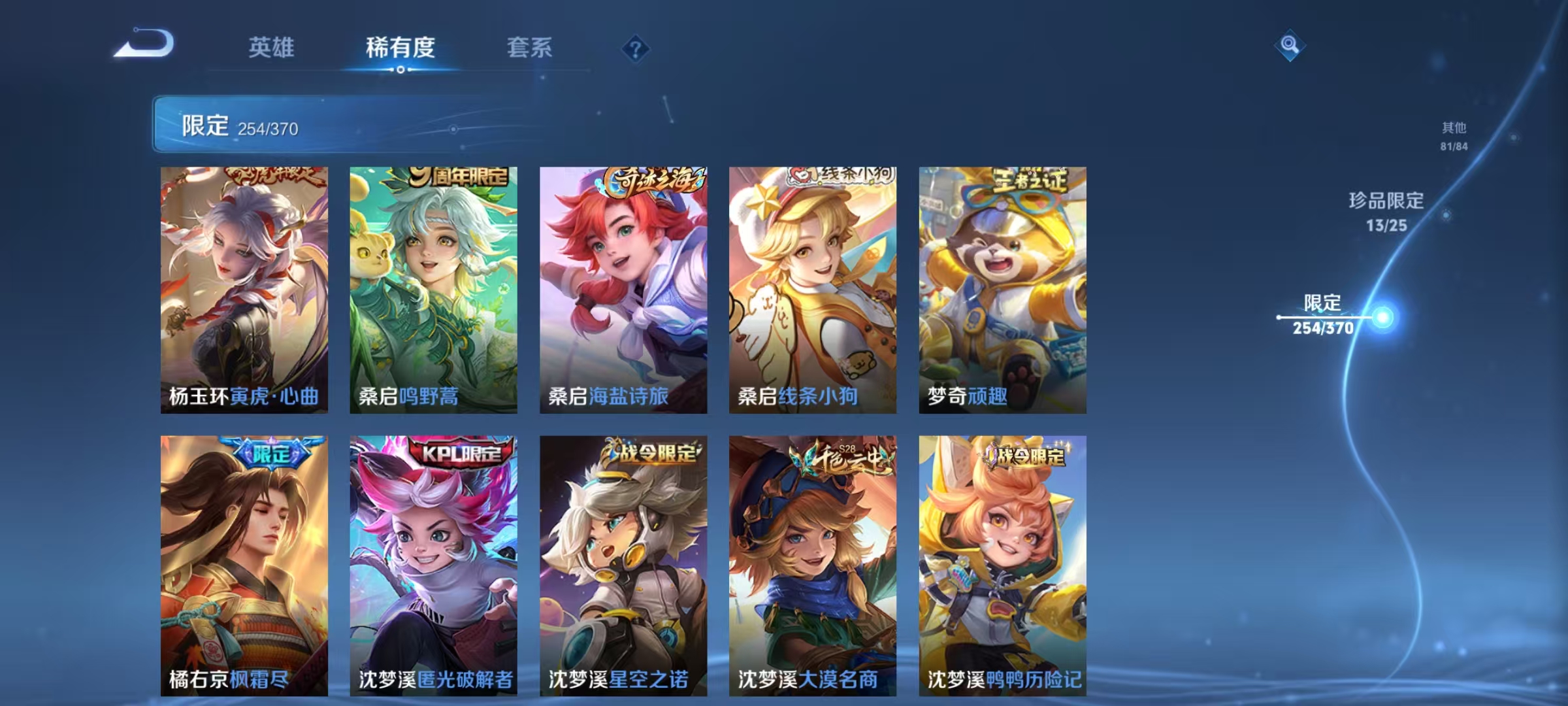The image size is (1568, 706).
Task: Open help via the question mark icon
Action: 637,49
